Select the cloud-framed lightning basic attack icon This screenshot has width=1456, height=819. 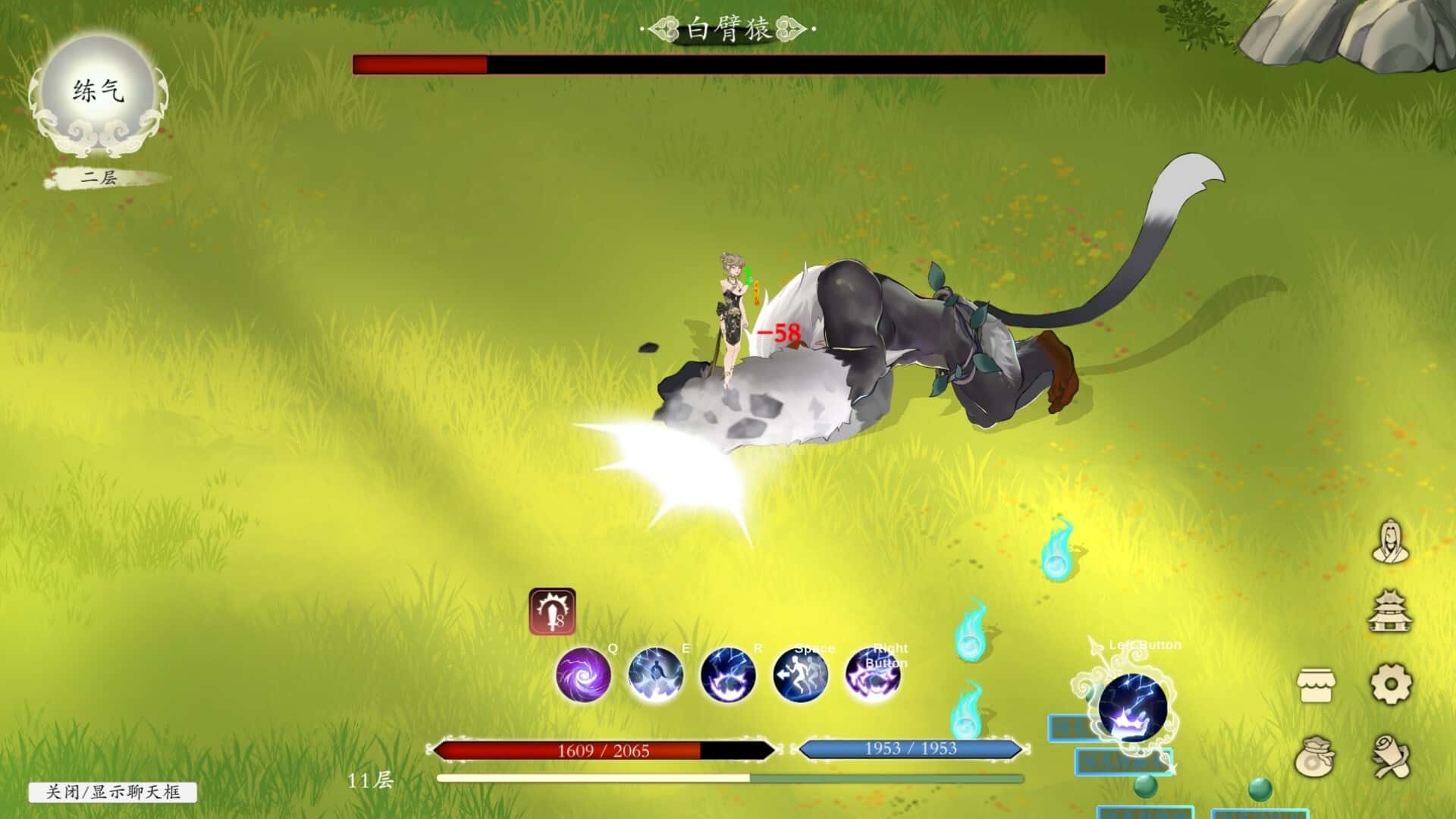pos(1132,708)
